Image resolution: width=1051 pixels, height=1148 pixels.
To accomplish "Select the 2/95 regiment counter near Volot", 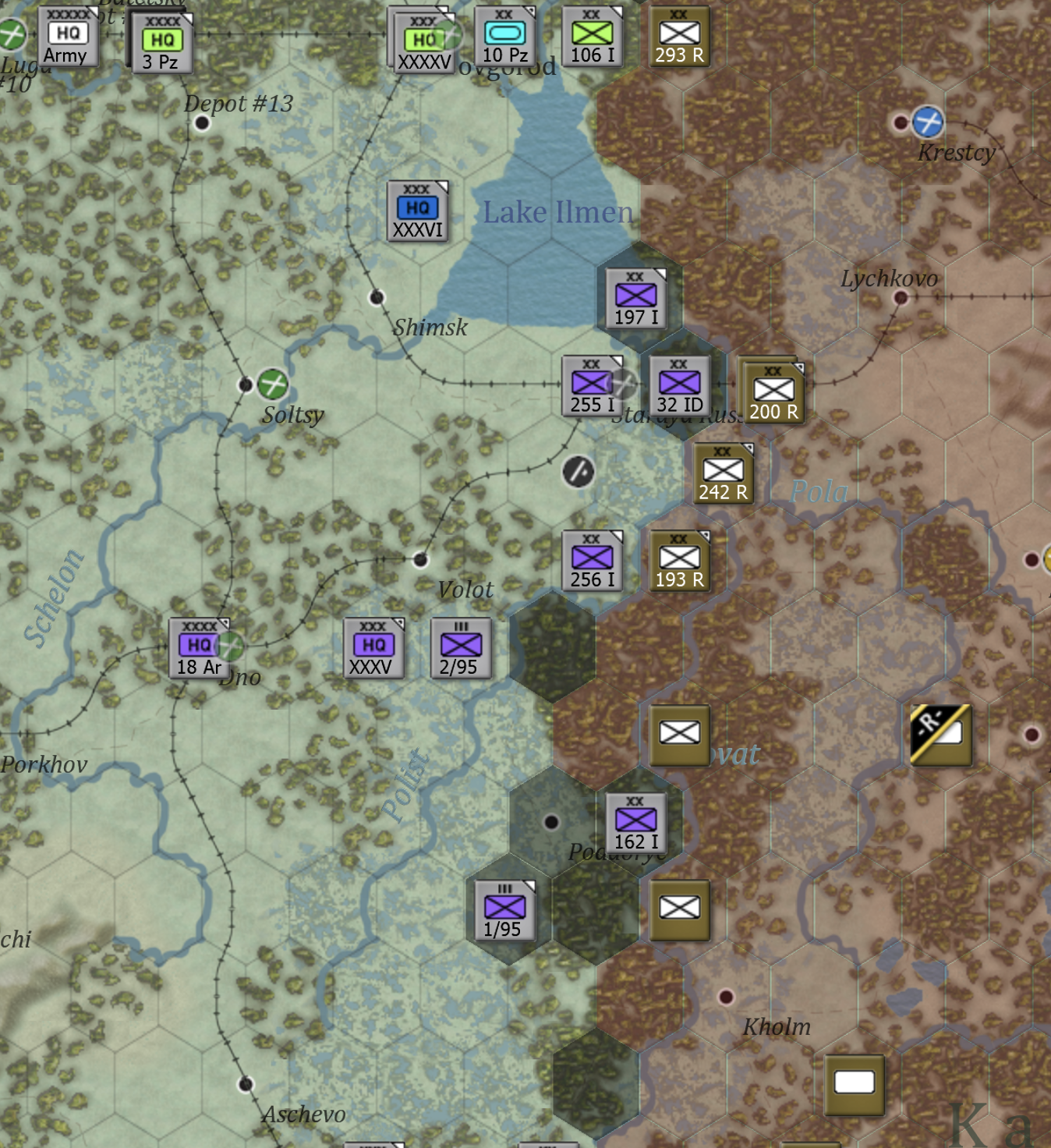I will (x=460, y=649).
